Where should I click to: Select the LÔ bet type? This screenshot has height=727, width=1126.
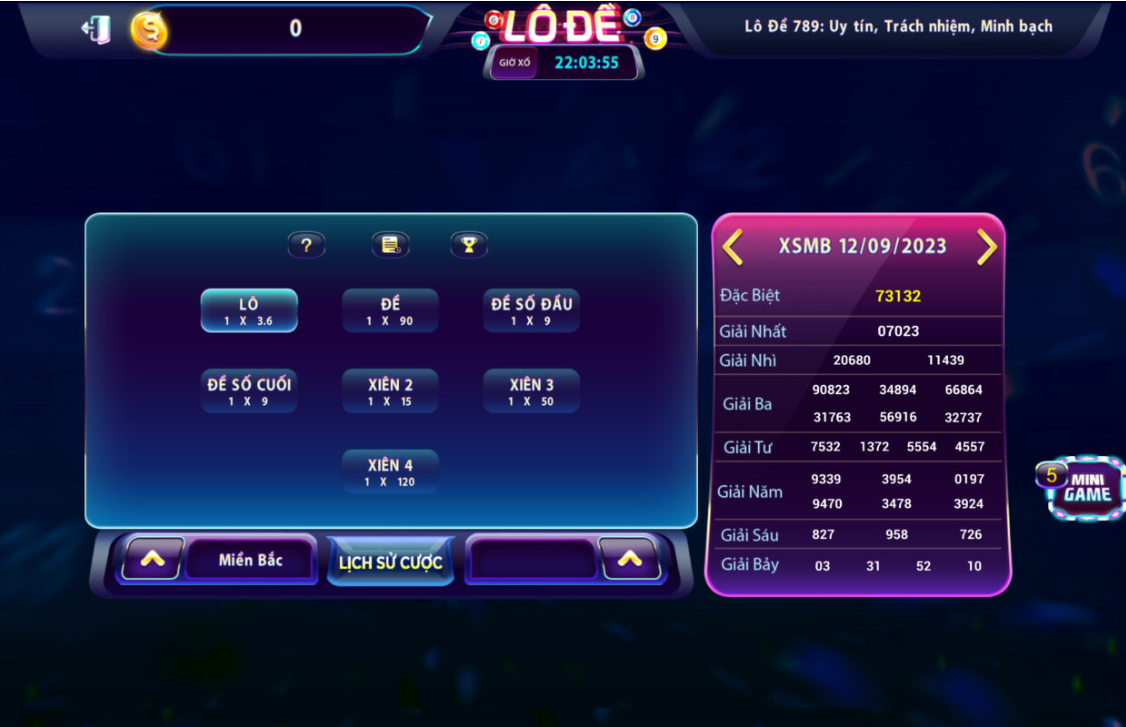[x=249, y=310]
